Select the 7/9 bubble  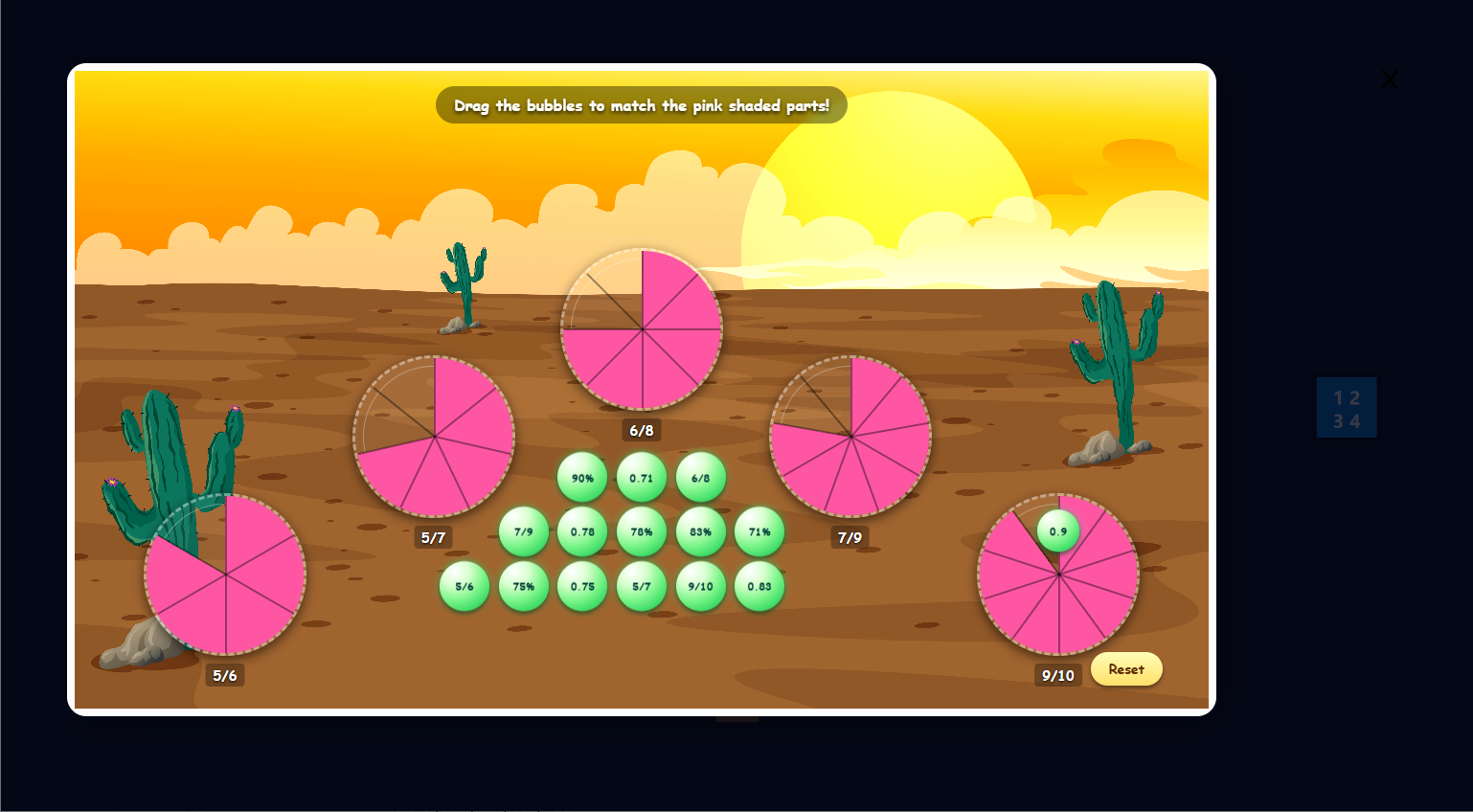click(x=524, y=531)
